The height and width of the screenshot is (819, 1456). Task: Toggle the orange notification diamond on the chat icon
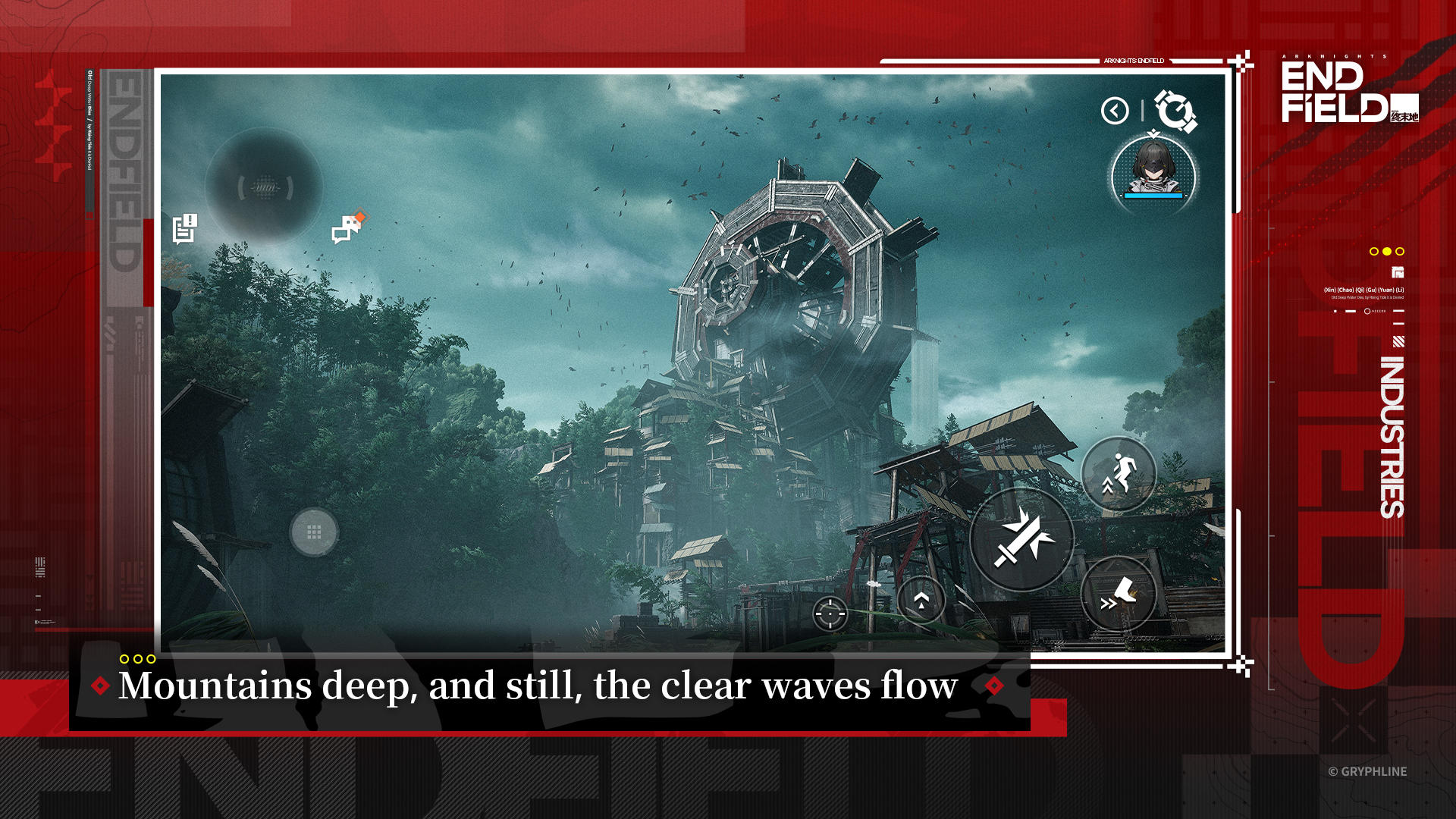point(359,215)
